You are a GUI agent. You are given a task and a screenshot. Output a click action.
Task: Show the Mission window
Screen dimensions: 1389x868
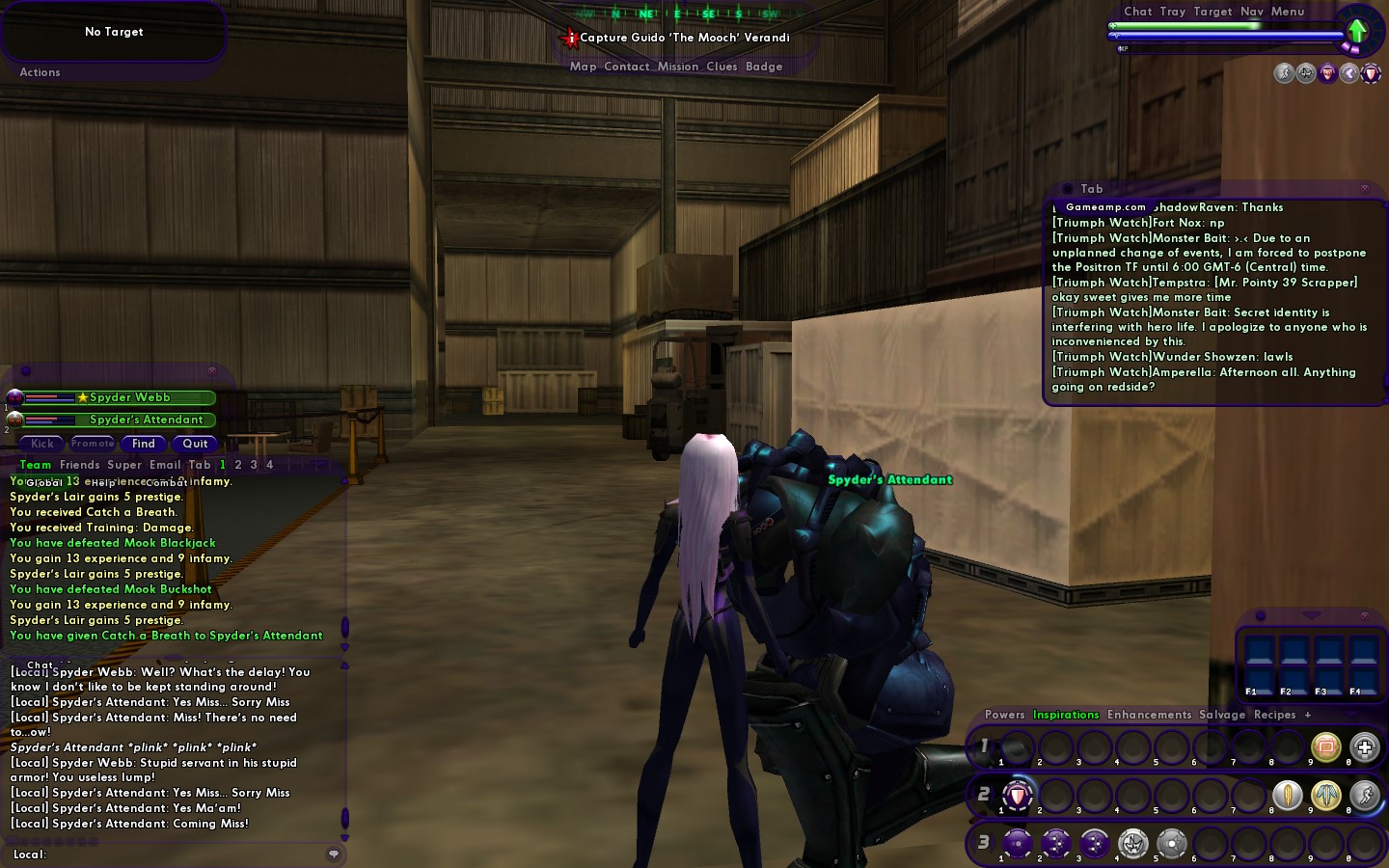(677, 67)
